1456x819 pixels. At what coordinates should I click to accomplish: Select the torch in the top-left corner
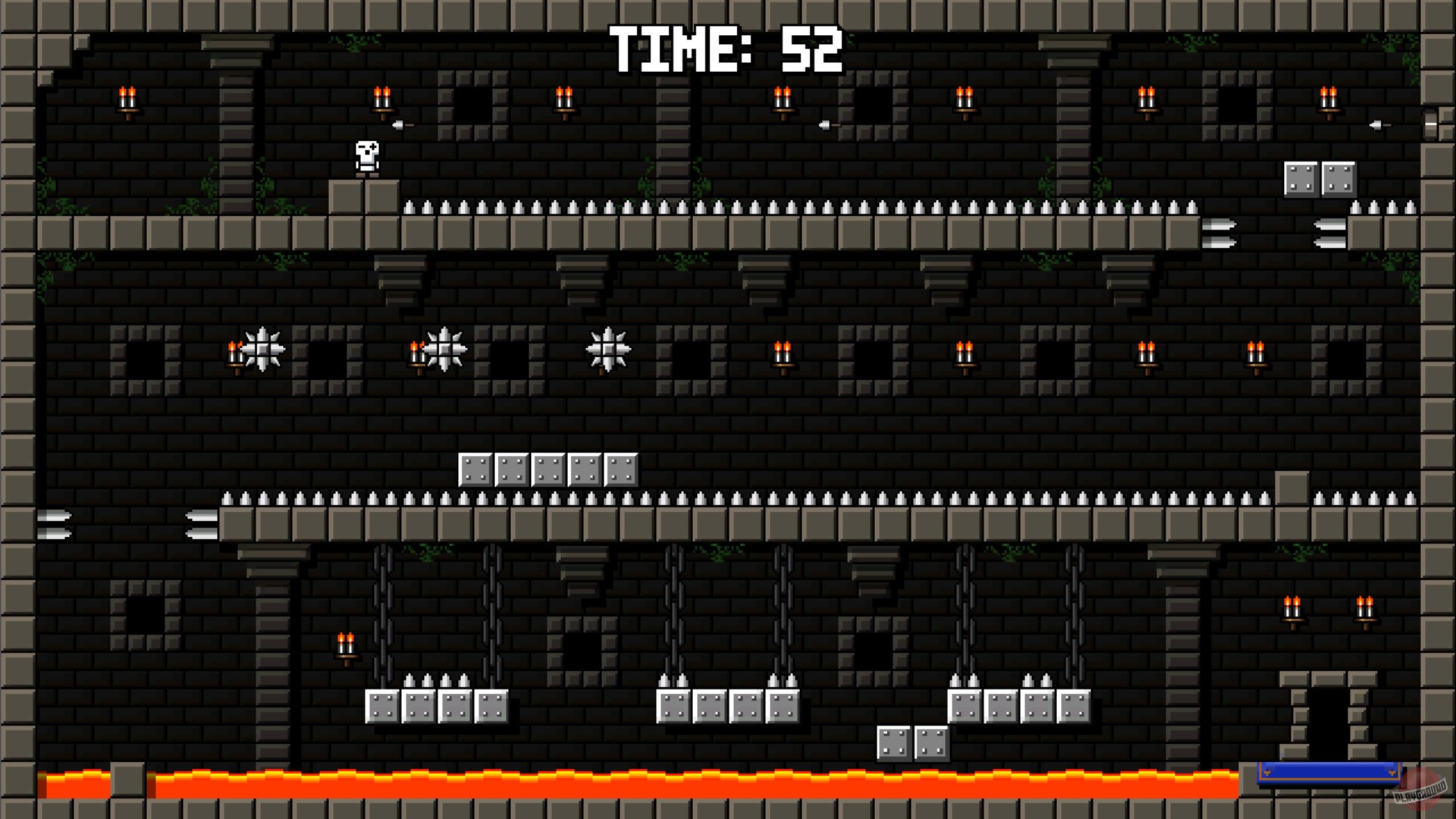tap(127, 99)
